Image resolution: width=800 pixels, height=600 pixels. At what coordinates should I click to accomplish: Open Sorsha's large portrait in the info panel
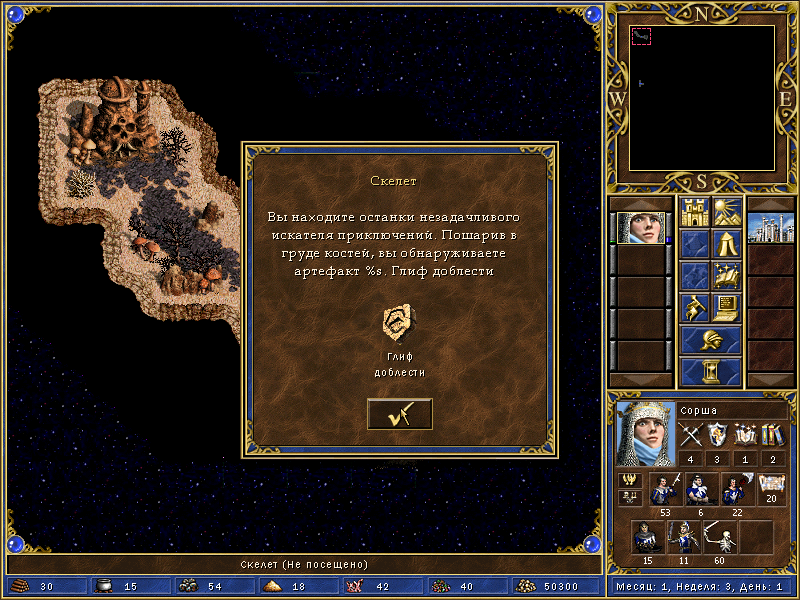(645, 433)
